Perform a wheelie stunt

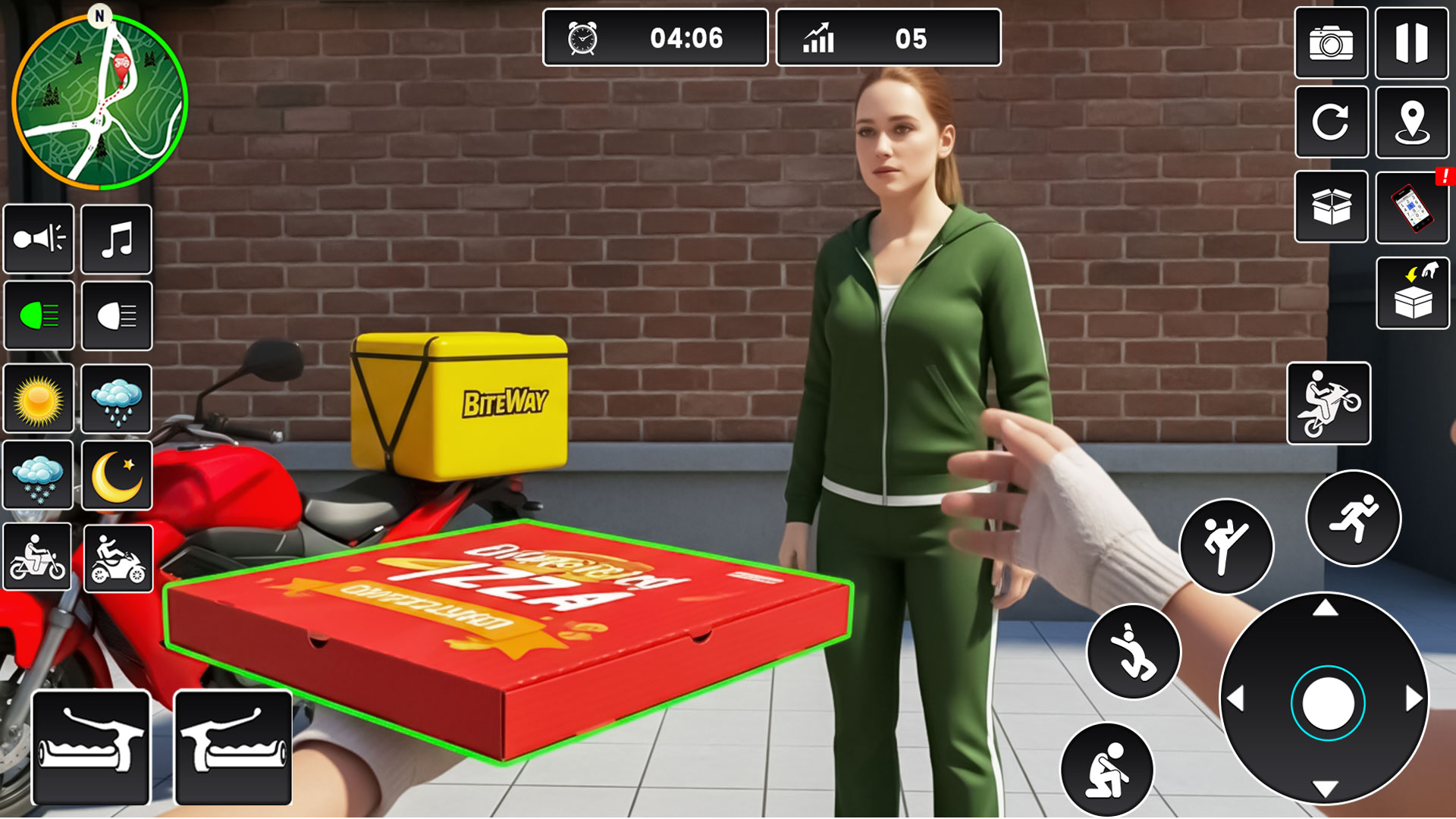1329,403
